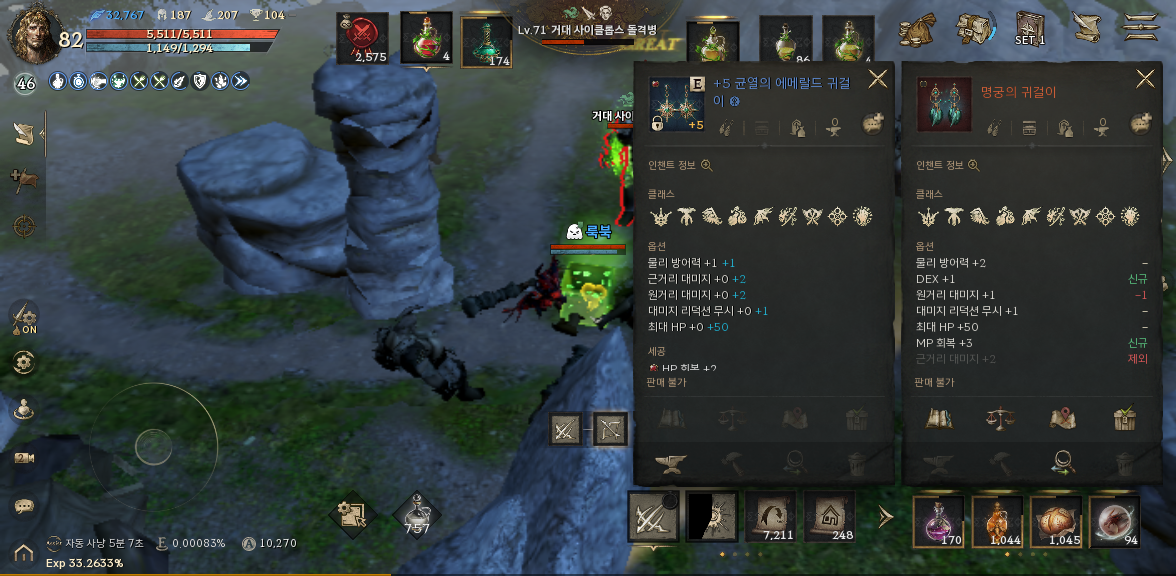Use the return home scroll 248
Image resolution: width=1176 pixels, height=576 pixels.
[x=830, y=517]
